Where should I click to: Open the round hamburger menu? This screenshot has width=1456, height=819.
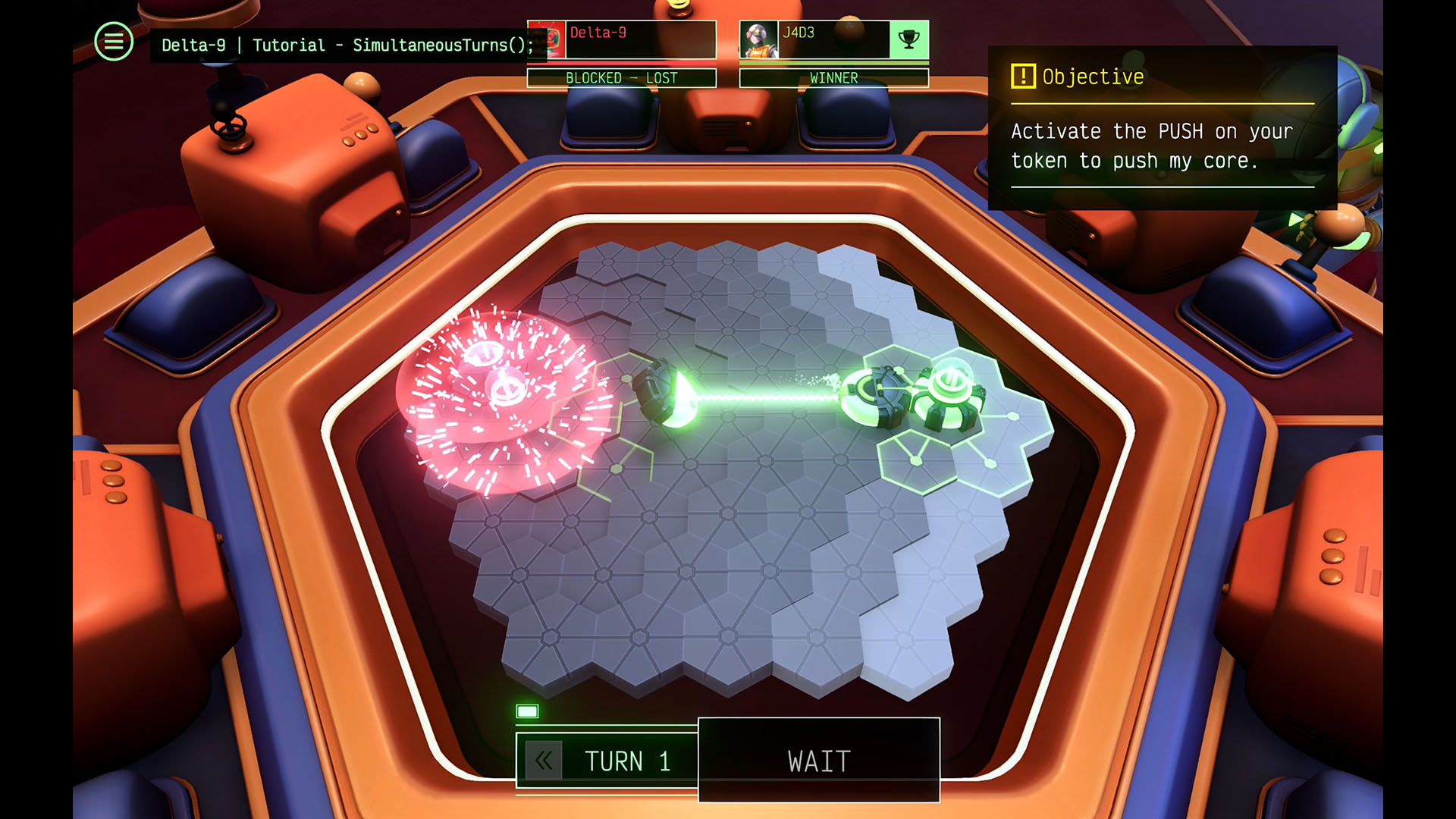tap(114, 42)
